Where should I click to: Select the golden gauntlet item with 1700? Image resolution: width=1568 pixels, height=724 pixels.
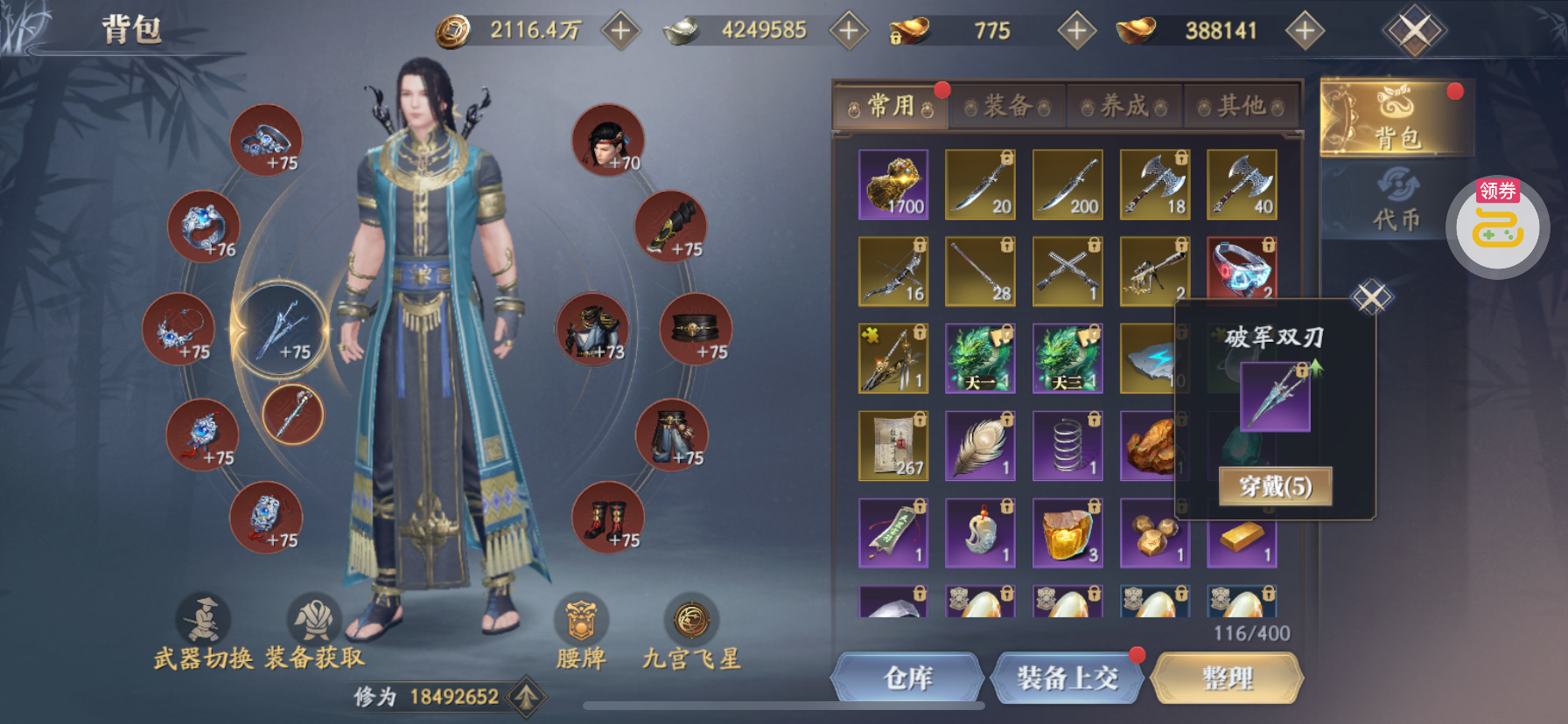(893, 184)
